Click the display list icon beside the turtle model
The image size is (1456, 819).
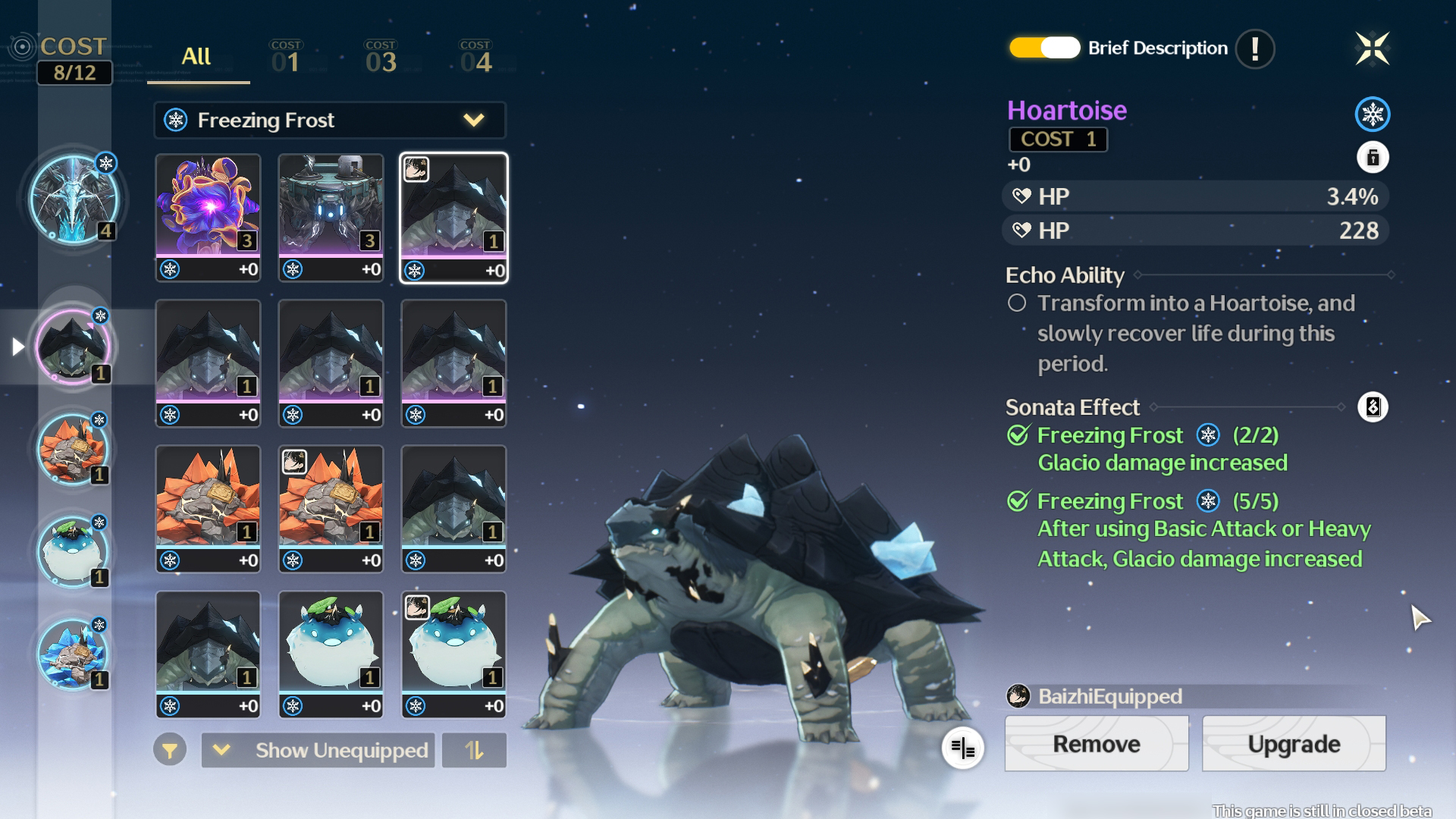(x=962, y=748)
